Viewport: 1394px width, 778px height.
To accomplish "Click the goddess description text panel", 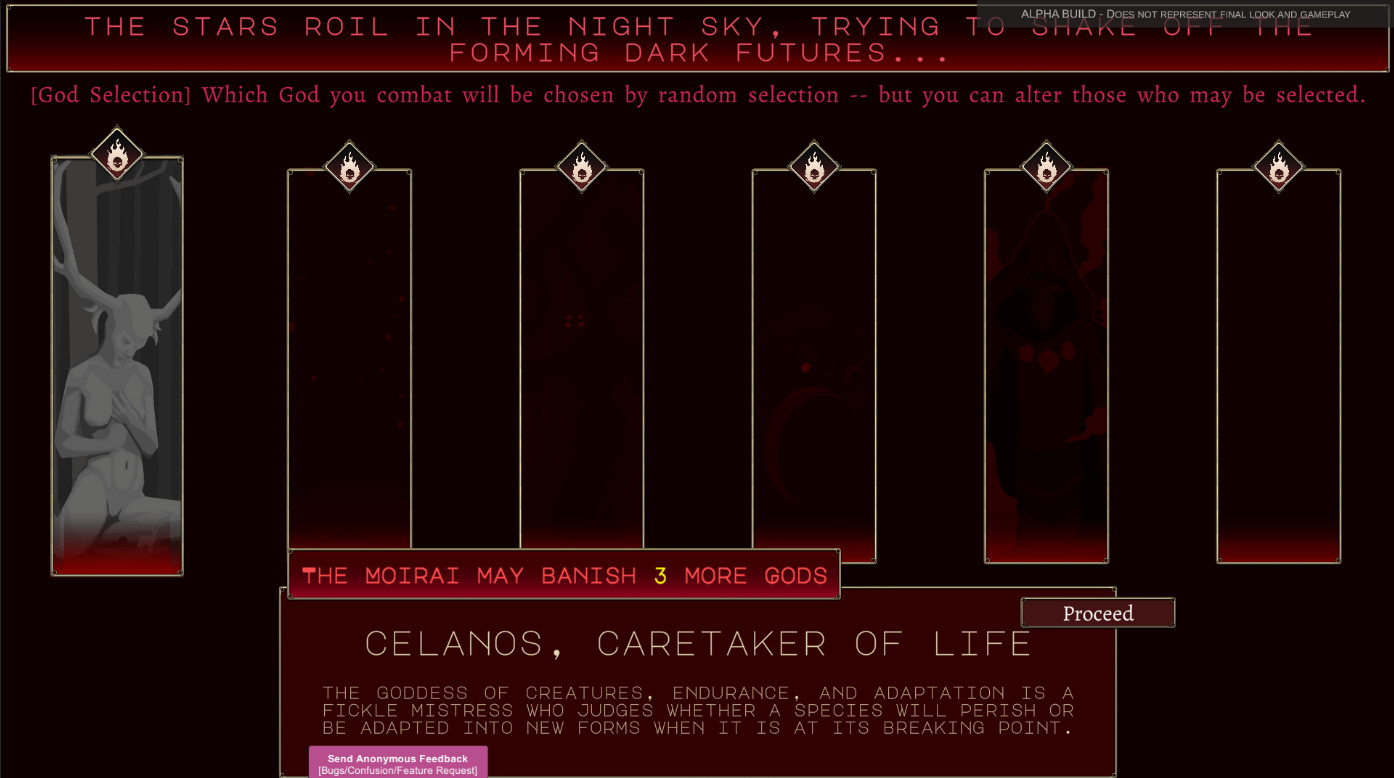I will pos(697,710).
